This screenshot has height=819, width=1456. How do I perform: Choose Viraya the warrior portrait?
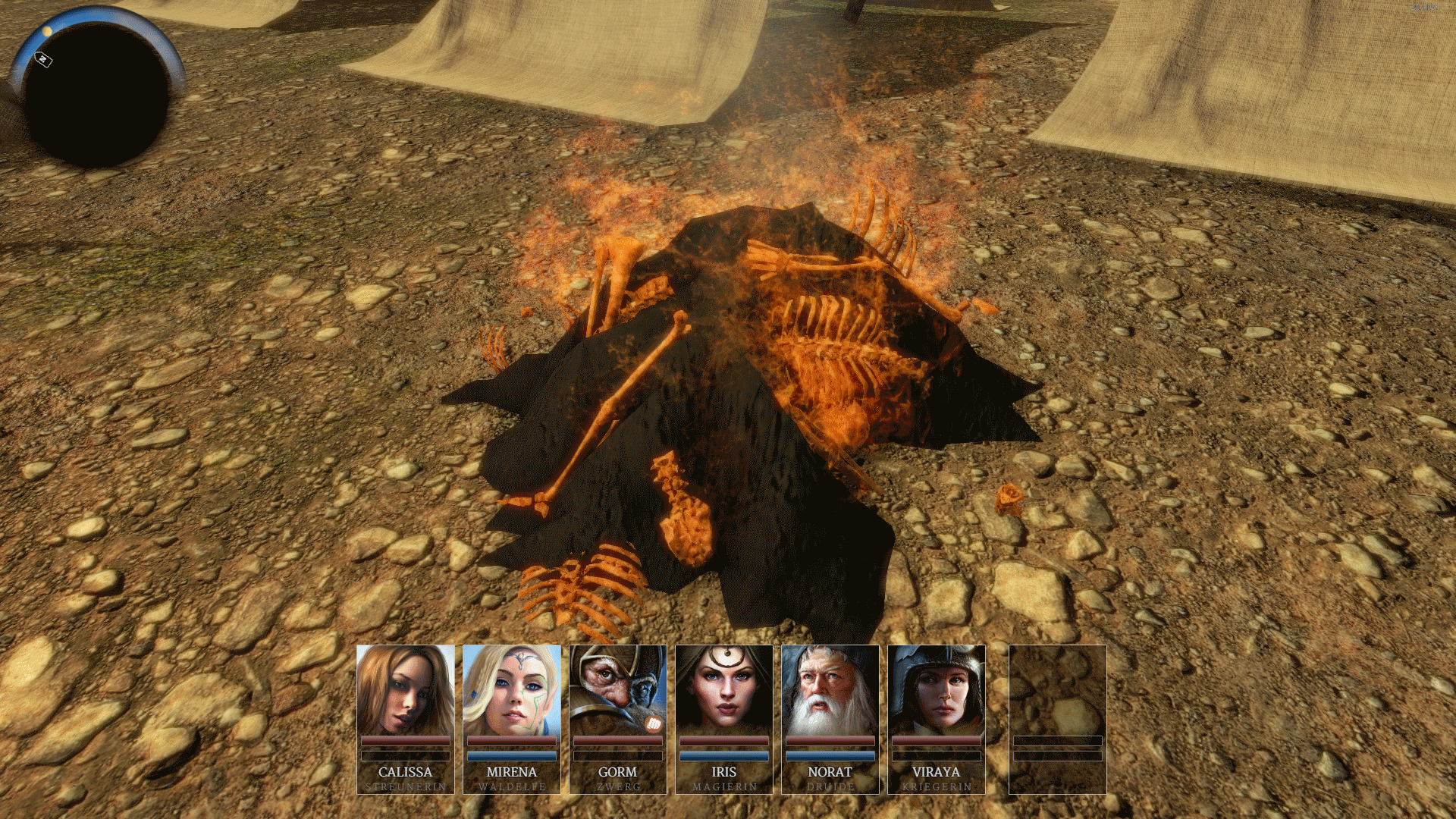[x=936, y=690]
